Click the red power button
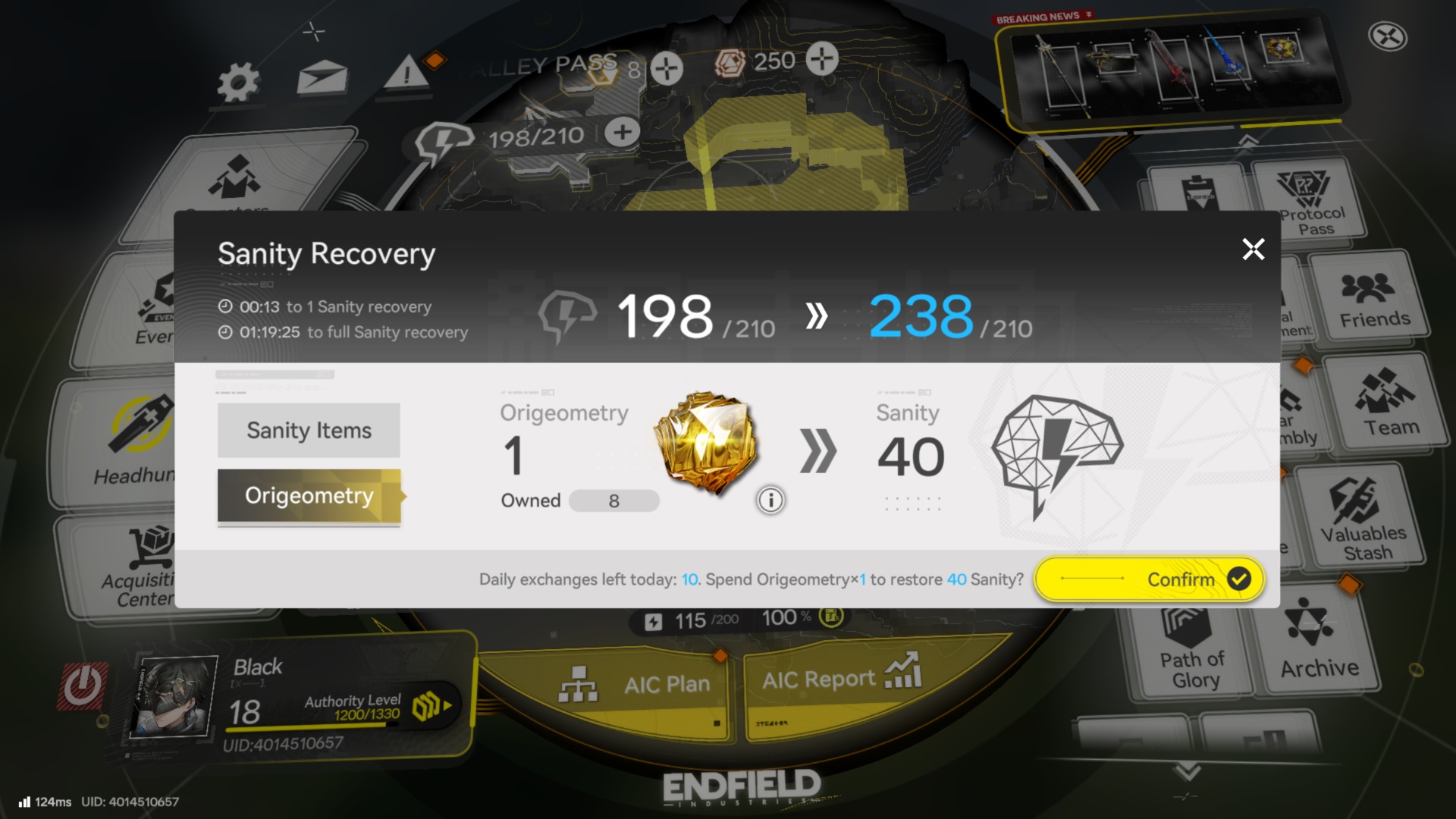 83,686
